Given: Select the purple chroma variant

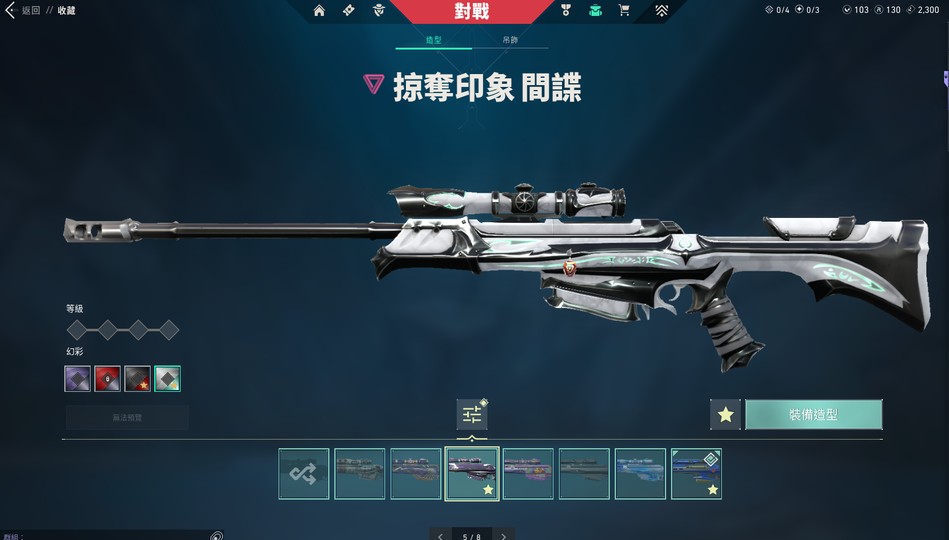Looking at the screenshot, I should click(x=78, y=379).
